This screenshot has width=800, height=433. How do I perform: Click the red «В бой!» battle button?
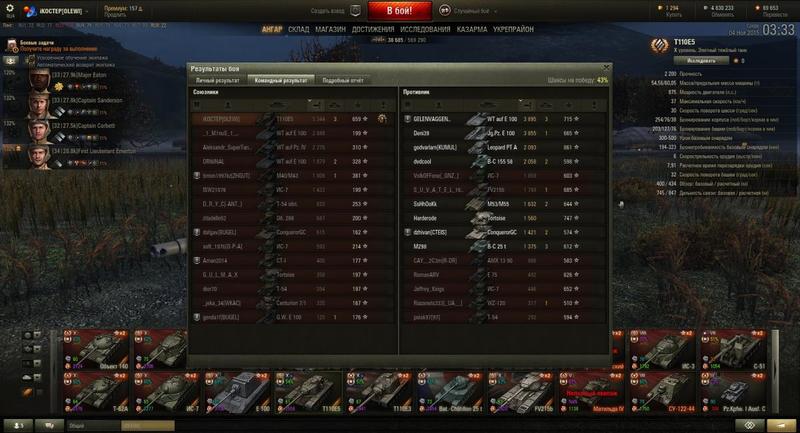399,11
